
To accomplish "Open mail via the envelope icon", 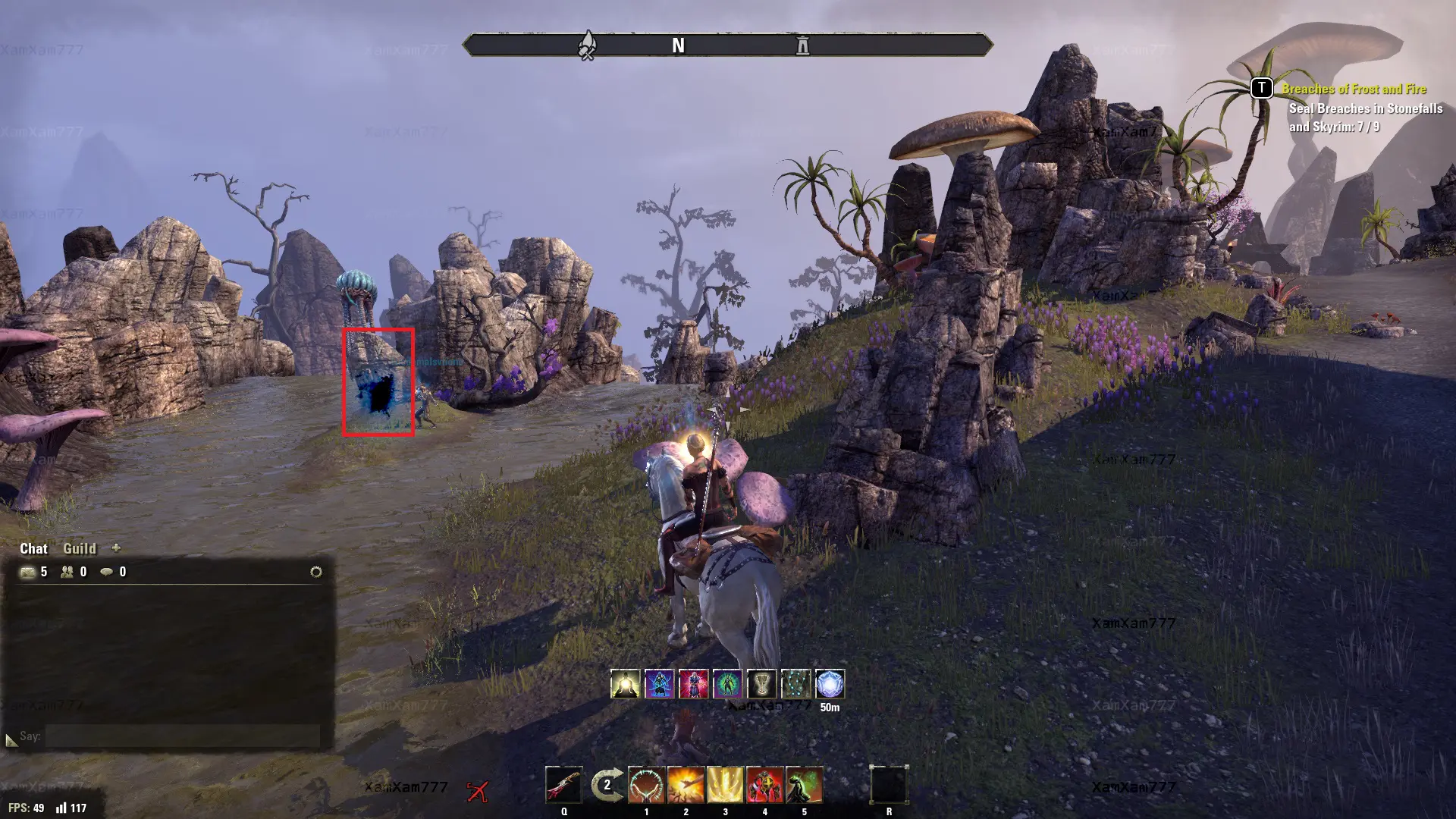I will 28,572.
